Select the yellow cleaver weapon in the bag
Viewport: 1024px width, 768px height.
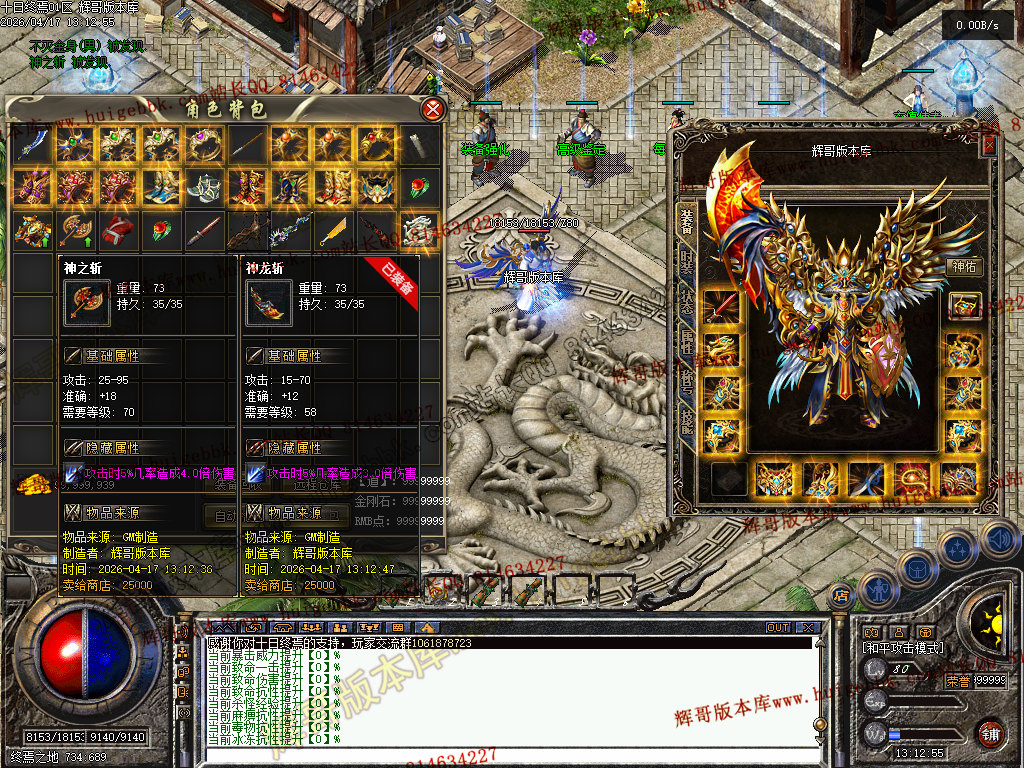(333, 231)
